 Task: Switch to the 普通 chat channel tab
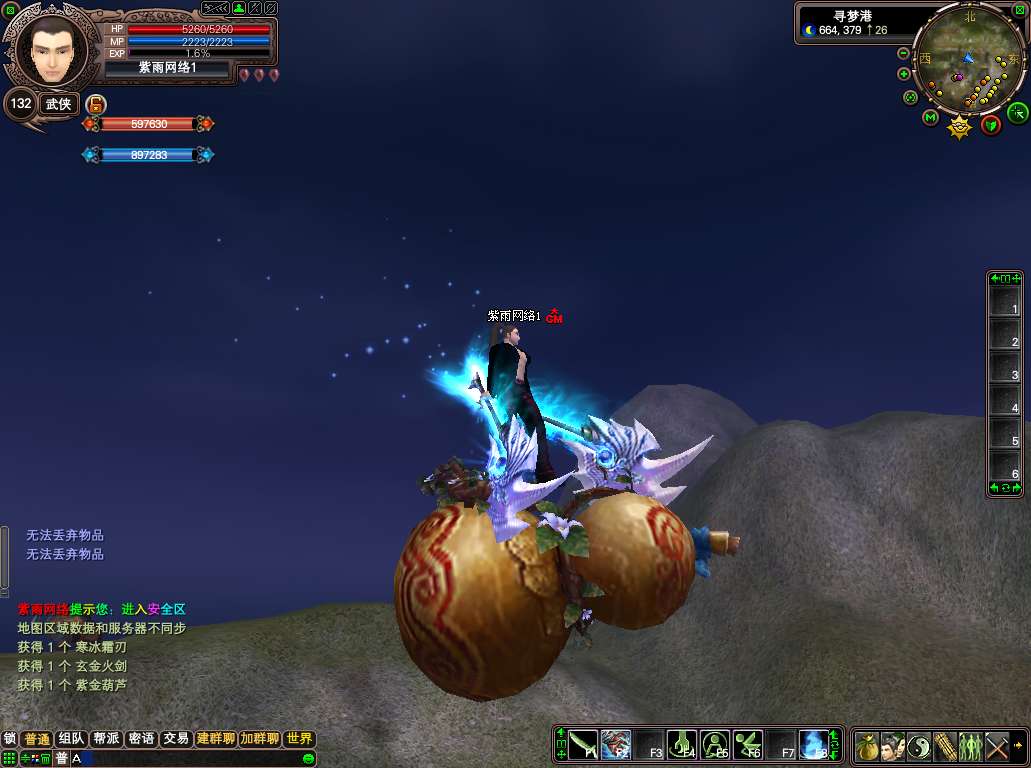(x=37, y=739)
